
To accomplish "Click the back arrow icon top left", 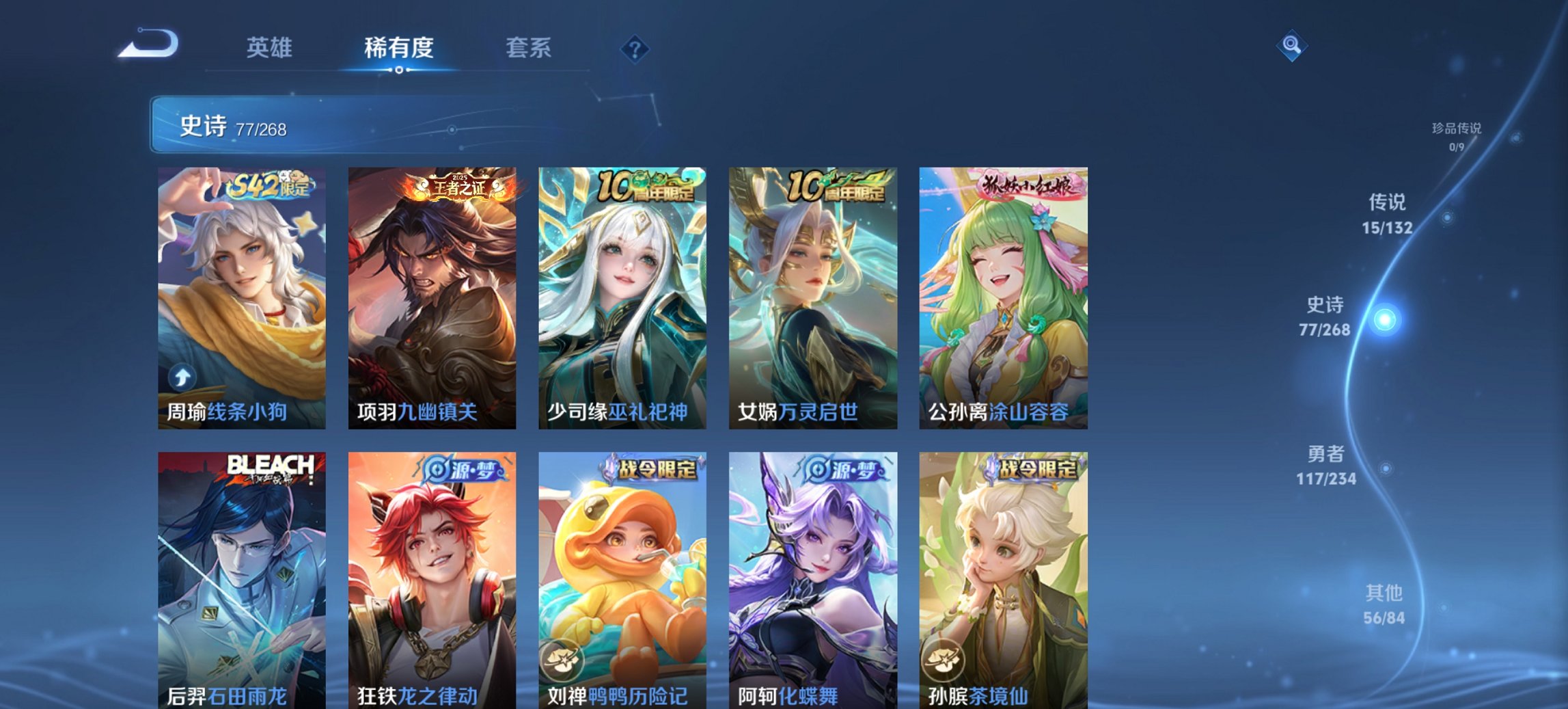I will (149, 42).
